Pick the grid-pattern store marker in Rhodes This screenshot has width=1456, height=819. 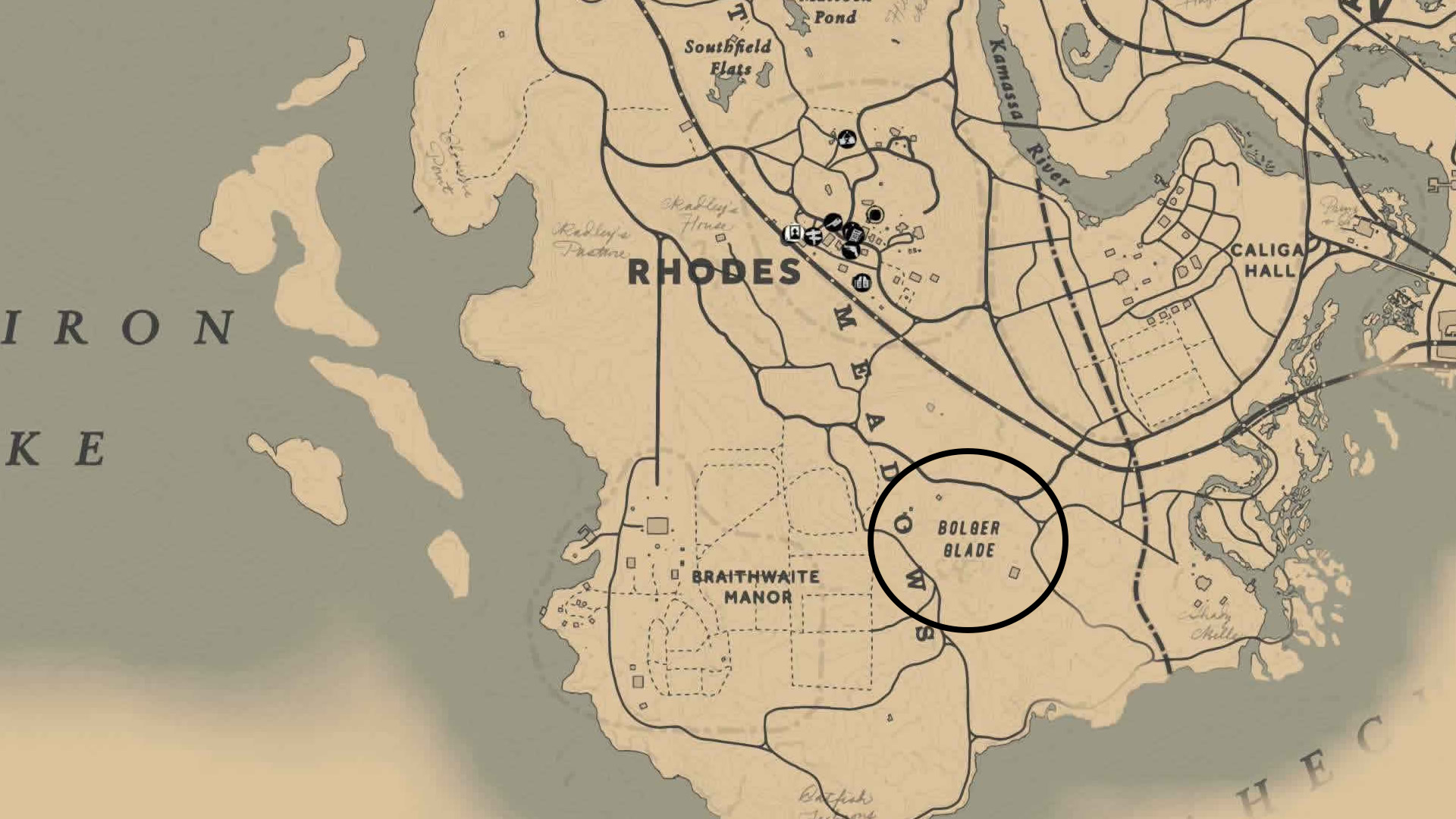(855, 233)
